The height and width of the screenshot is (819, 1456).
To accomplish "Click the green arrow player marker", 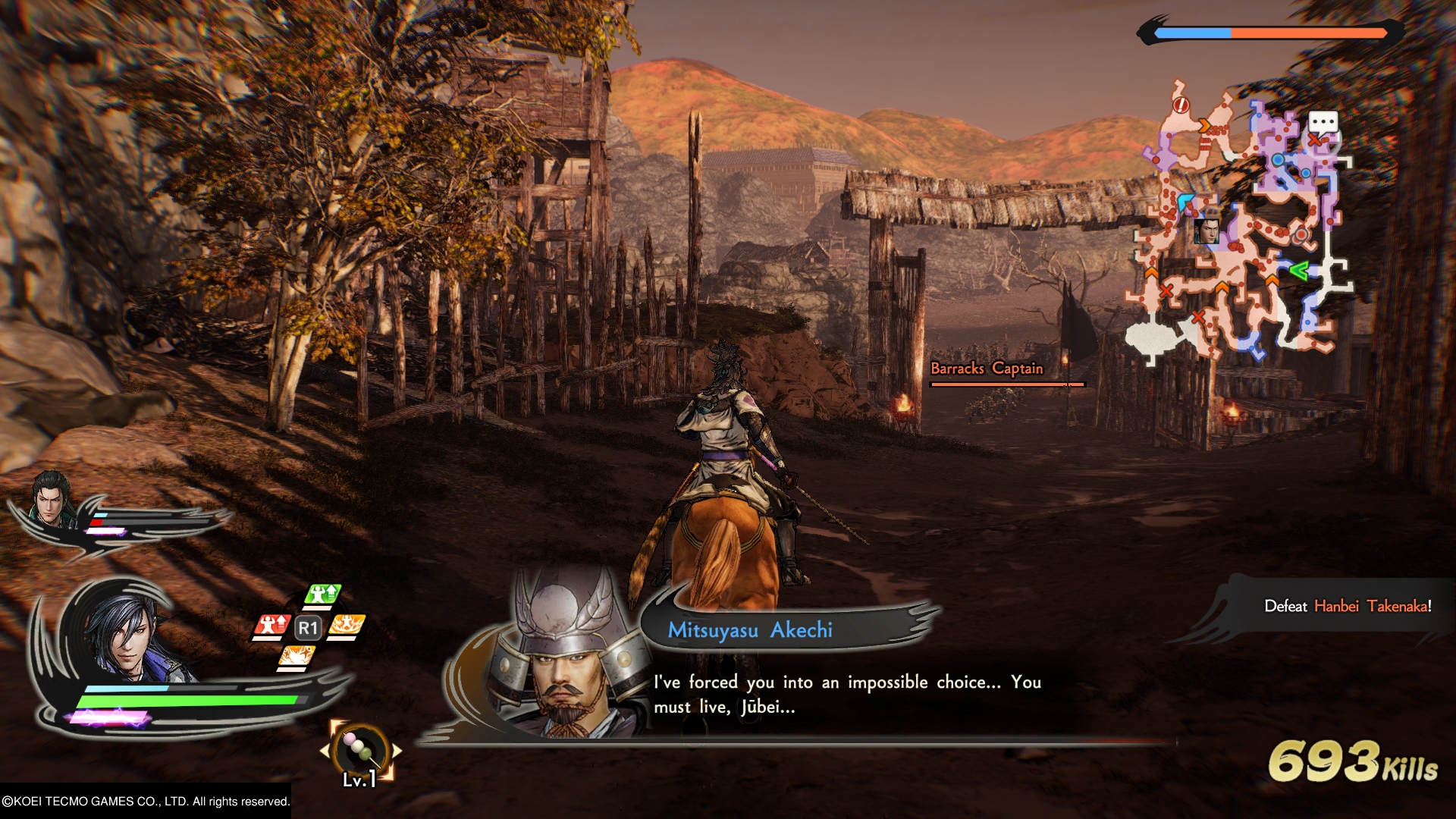I will click(x=1298, y=270).
